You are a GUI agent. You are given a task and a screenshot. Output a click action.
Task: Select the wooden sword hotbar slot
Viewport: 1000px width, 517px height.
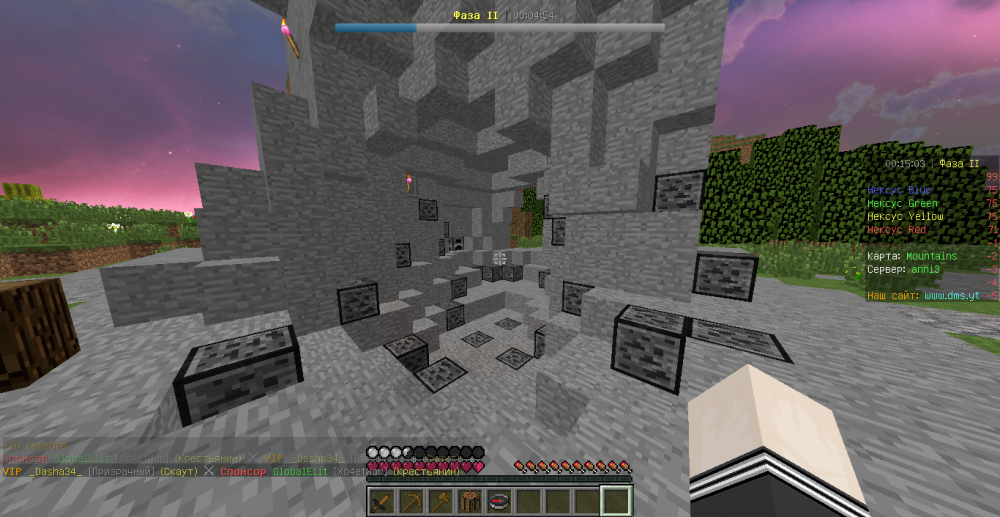click(x=382, y=501)
